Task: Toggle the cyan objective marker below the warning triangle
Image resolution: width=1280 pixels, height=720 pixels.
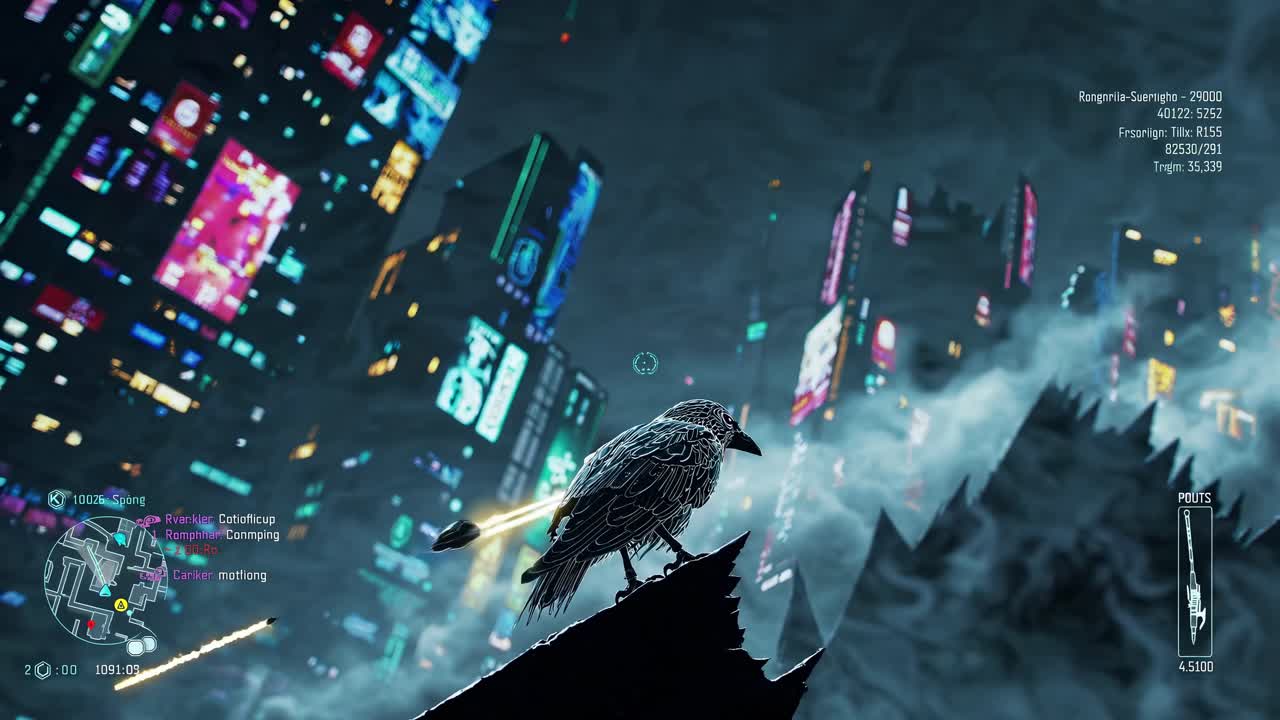Action: 129,613
